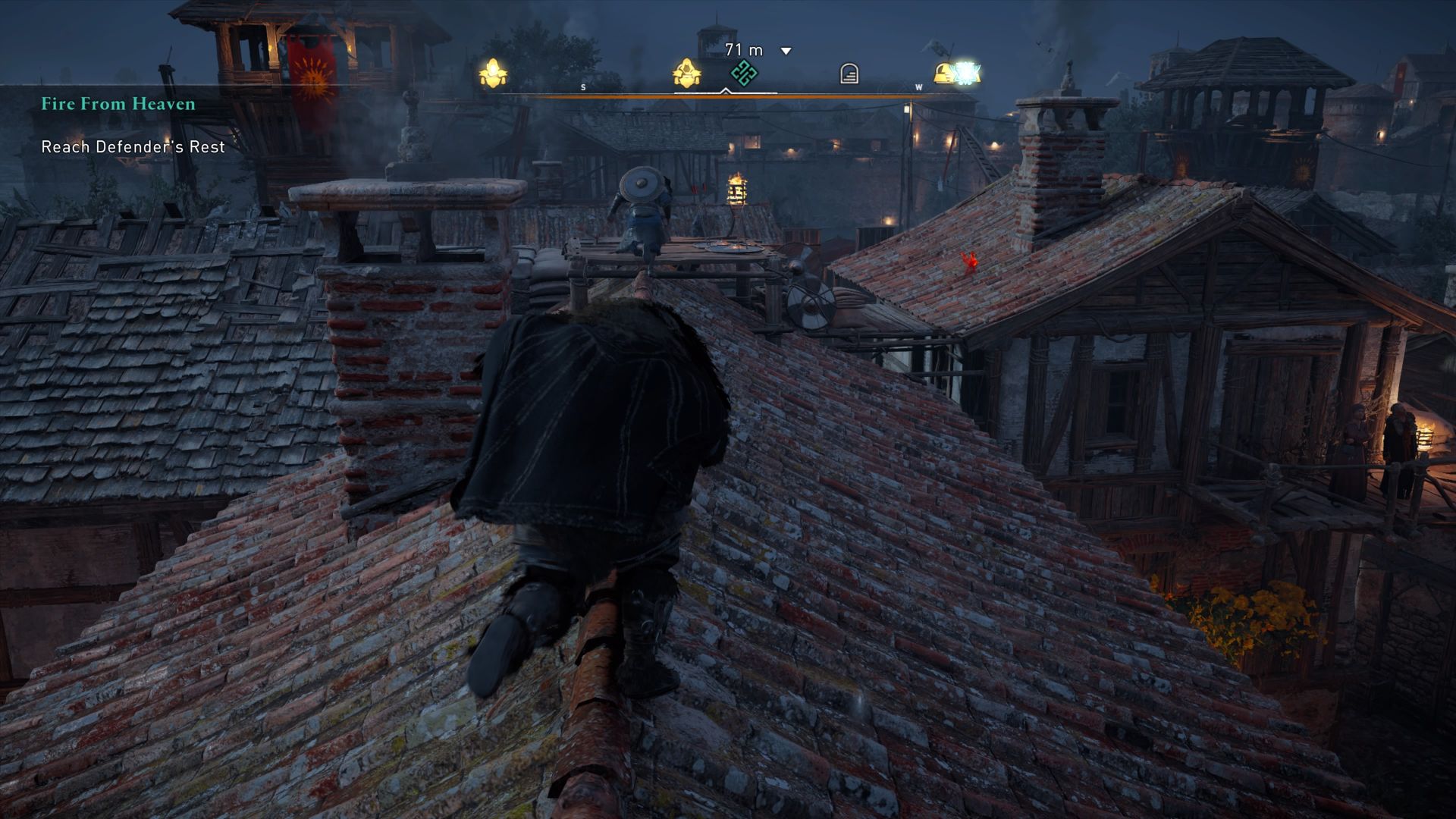The width and height of the screenshot is (1456, 819).
Task: Expand the dropdown arrow beside the 71 m distance
Action: (x=783, y=50)
